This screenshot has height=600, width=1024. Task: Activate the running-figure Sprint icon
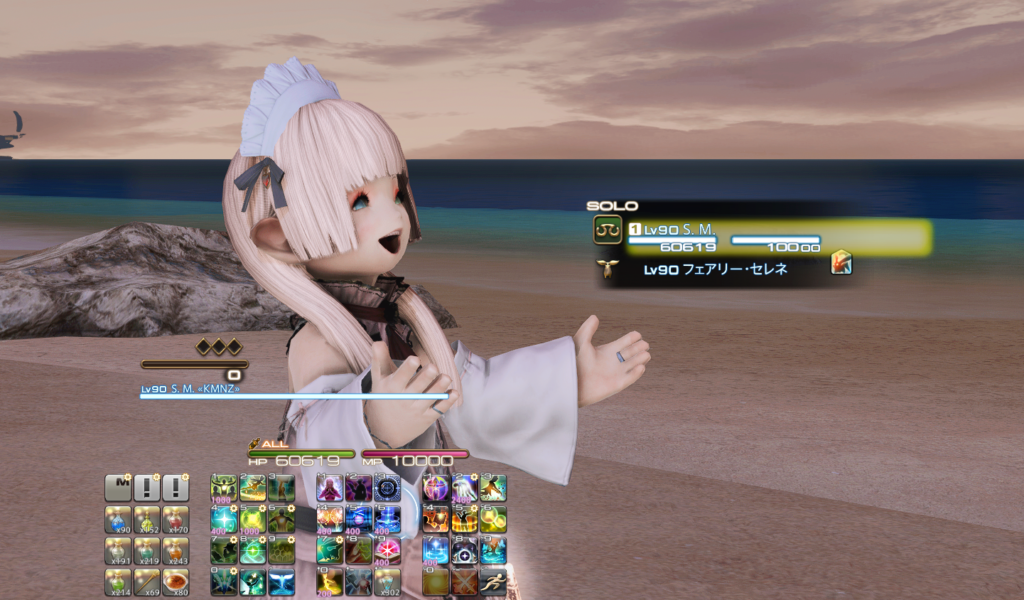pyautogui.click(x=493, y=582)
